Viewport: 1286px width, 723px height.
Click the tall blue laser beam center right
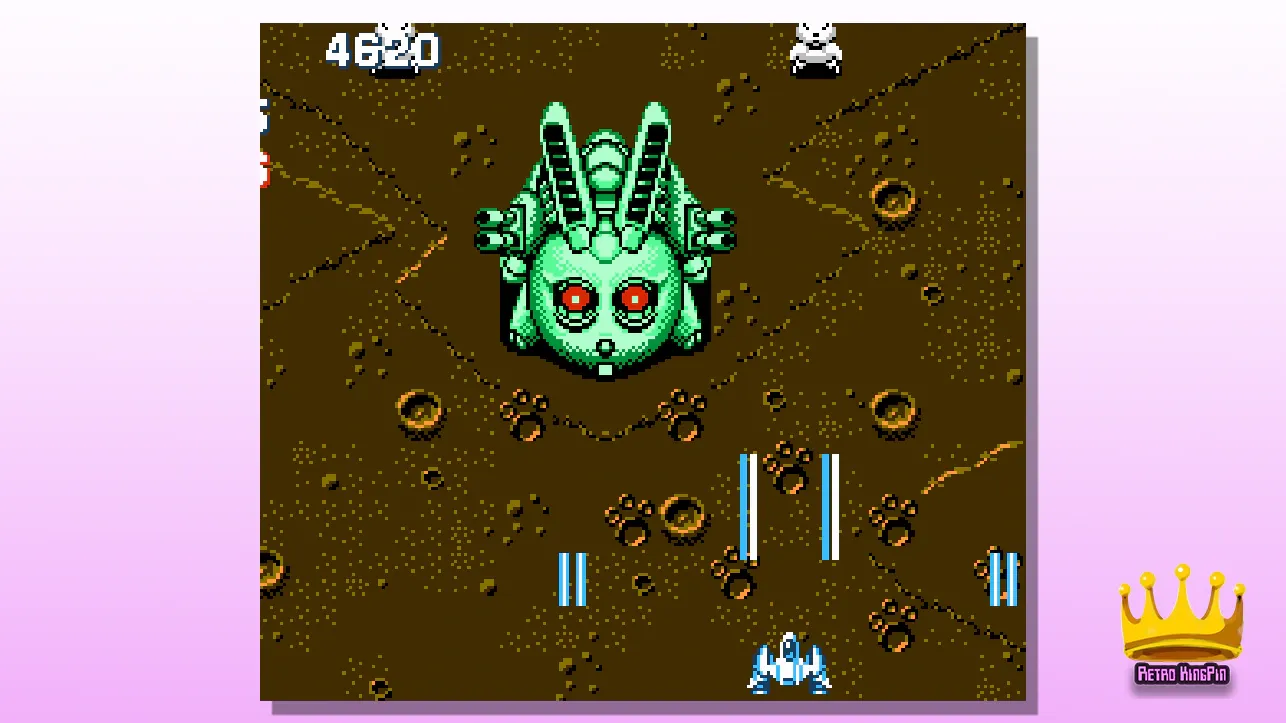(747, 505)
